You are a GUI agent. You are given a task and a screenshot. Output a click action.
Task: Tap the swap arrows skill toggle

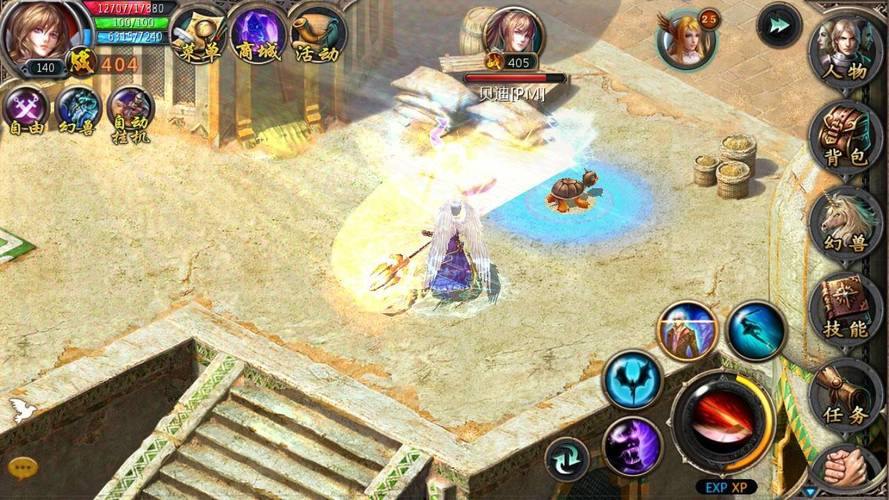[567, 458]
